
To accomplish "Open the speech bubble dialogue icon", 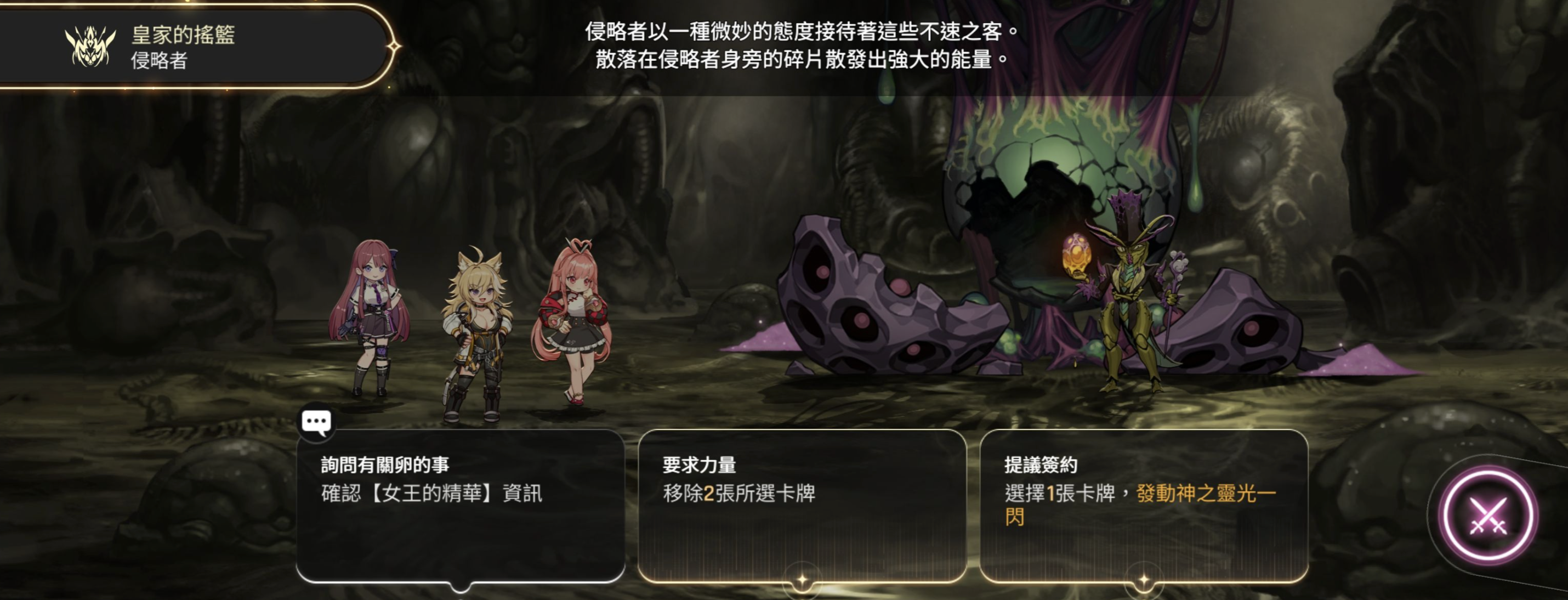I will [316, 422].
